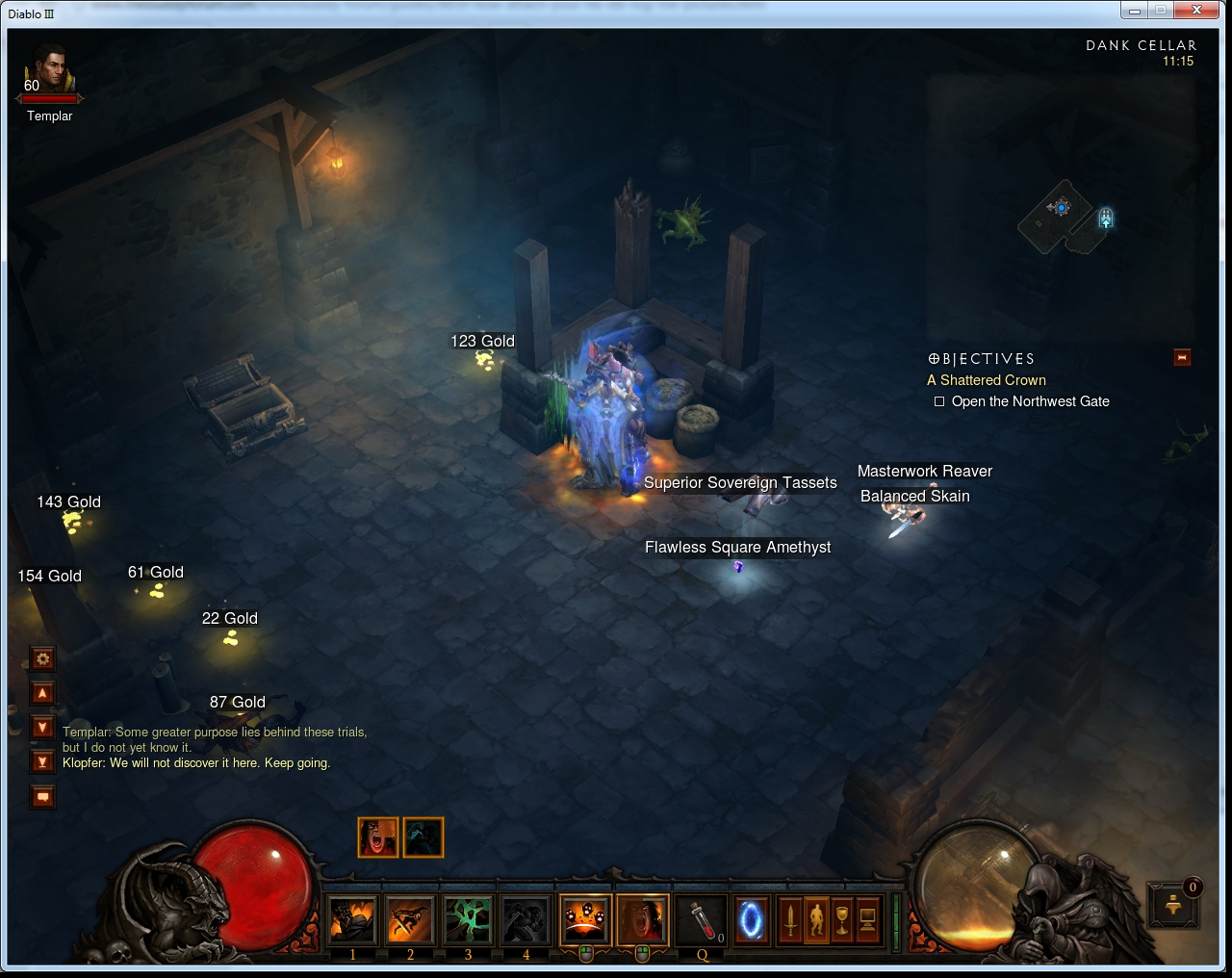The width and height of the screenshot is (1232, 978).
Task: Open the chat settings gear button
Action: point(42,659)
